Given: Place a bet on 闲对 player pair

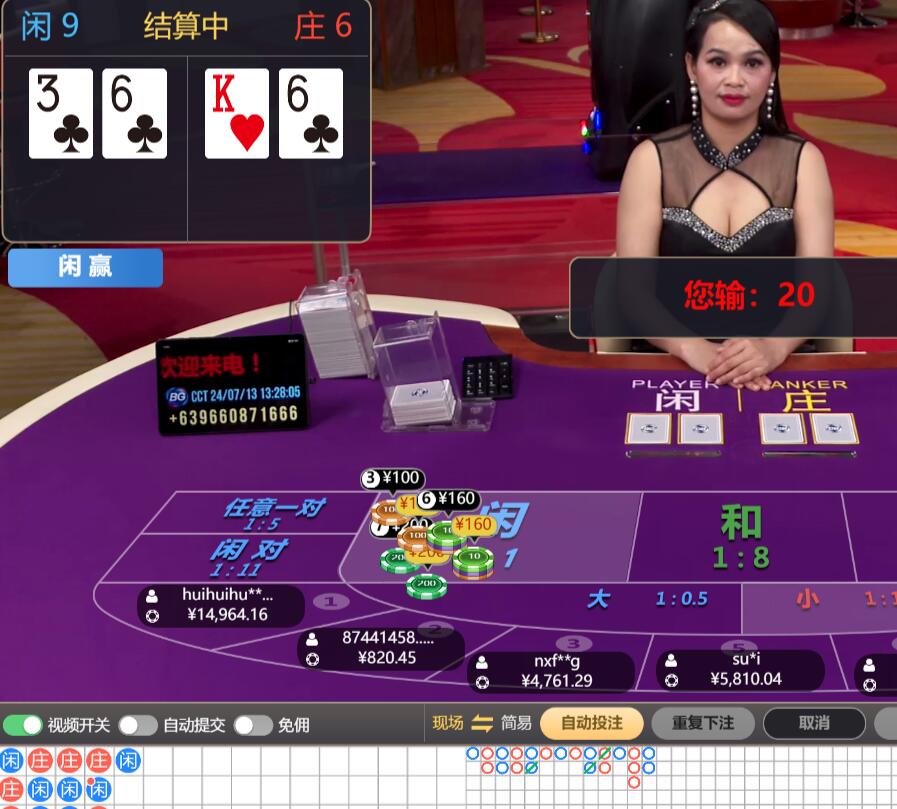Looking at the screenshot, I should click(248, 556).
